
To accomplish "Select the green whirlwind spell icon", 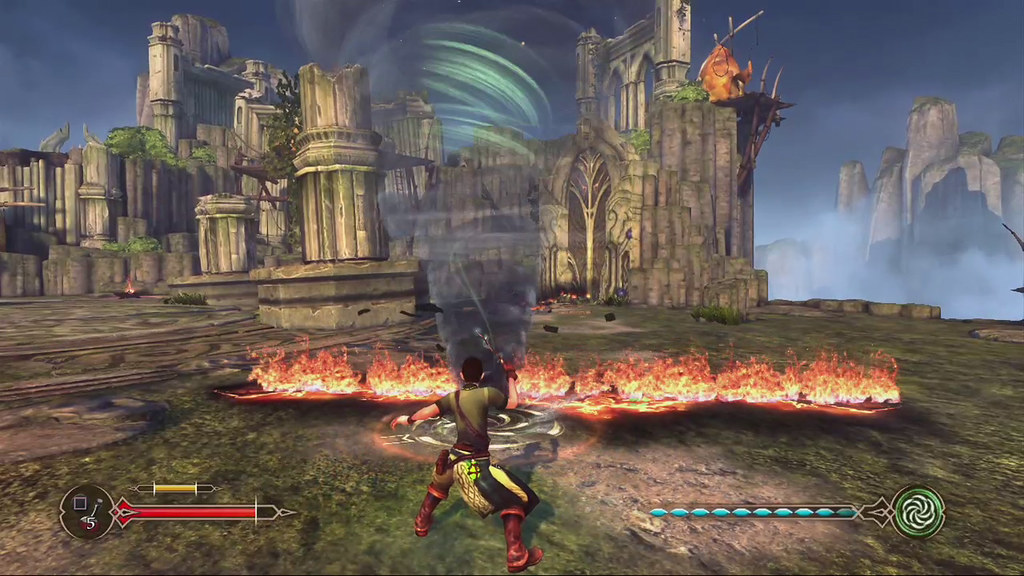I will tap(918, 511).
